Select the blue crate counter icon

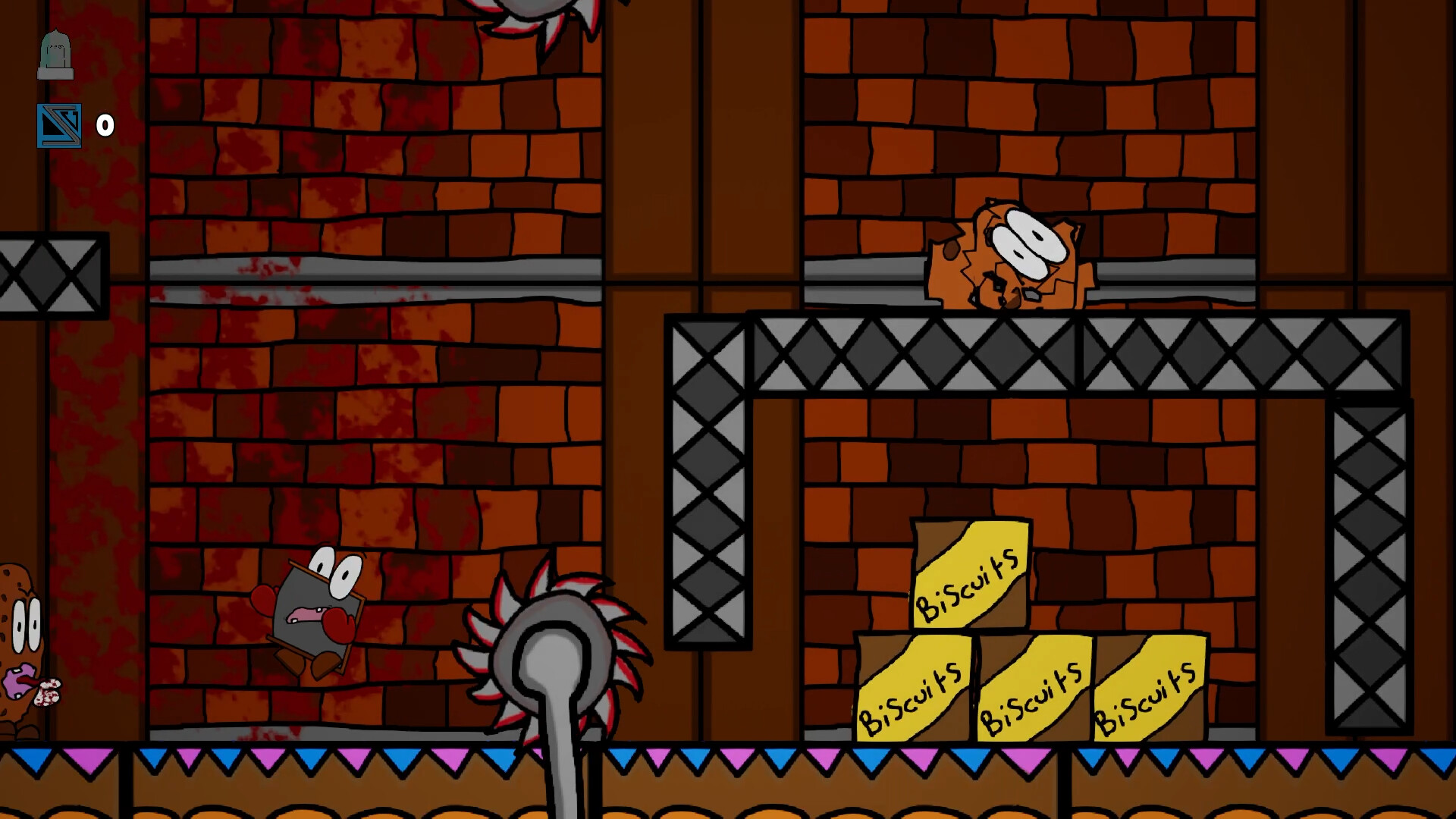tap(58, 124)
